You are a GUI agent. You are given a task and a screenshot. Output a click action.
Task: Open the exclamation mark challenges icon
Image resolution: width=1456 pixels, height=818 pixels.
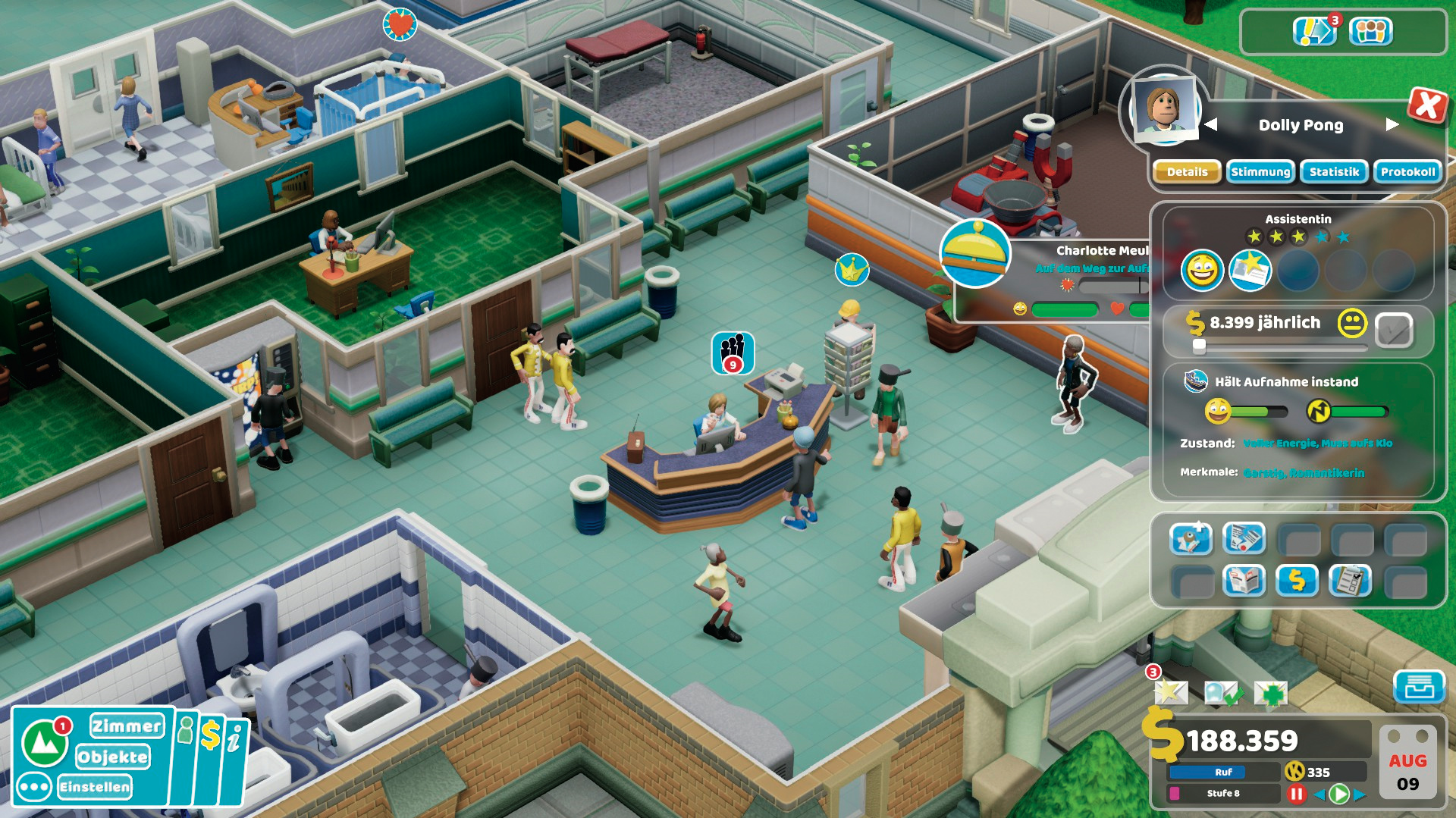(1313, 32)
